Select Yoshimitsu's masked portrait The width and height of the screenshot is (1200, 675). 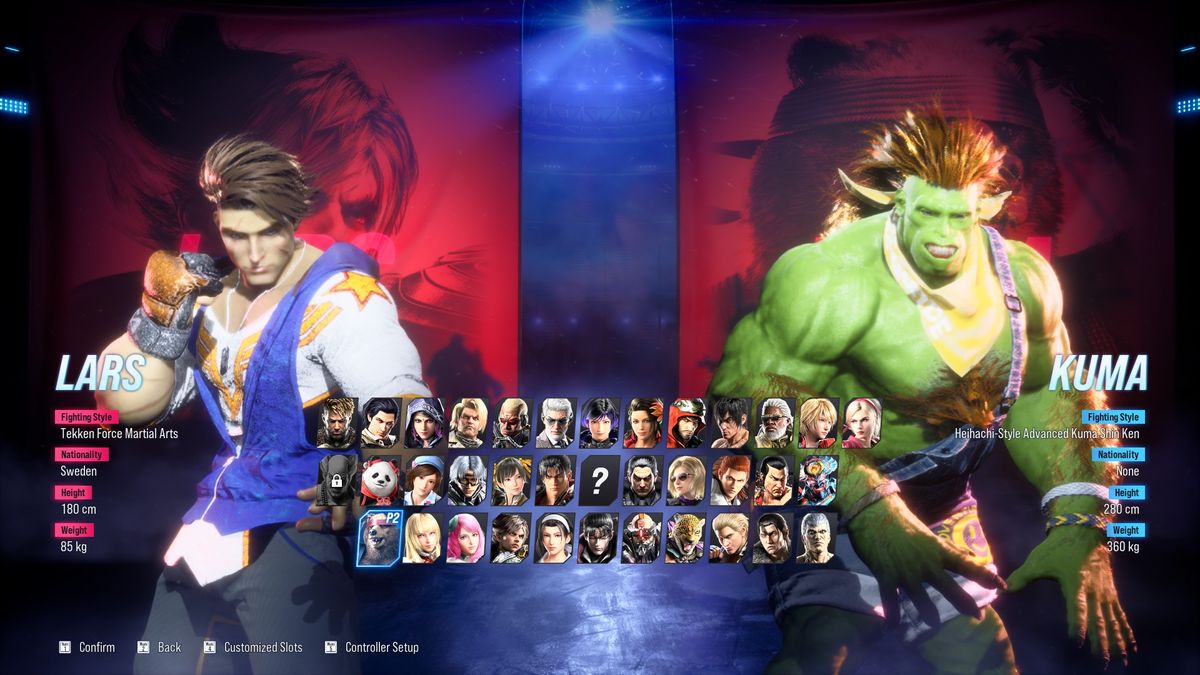643,539
